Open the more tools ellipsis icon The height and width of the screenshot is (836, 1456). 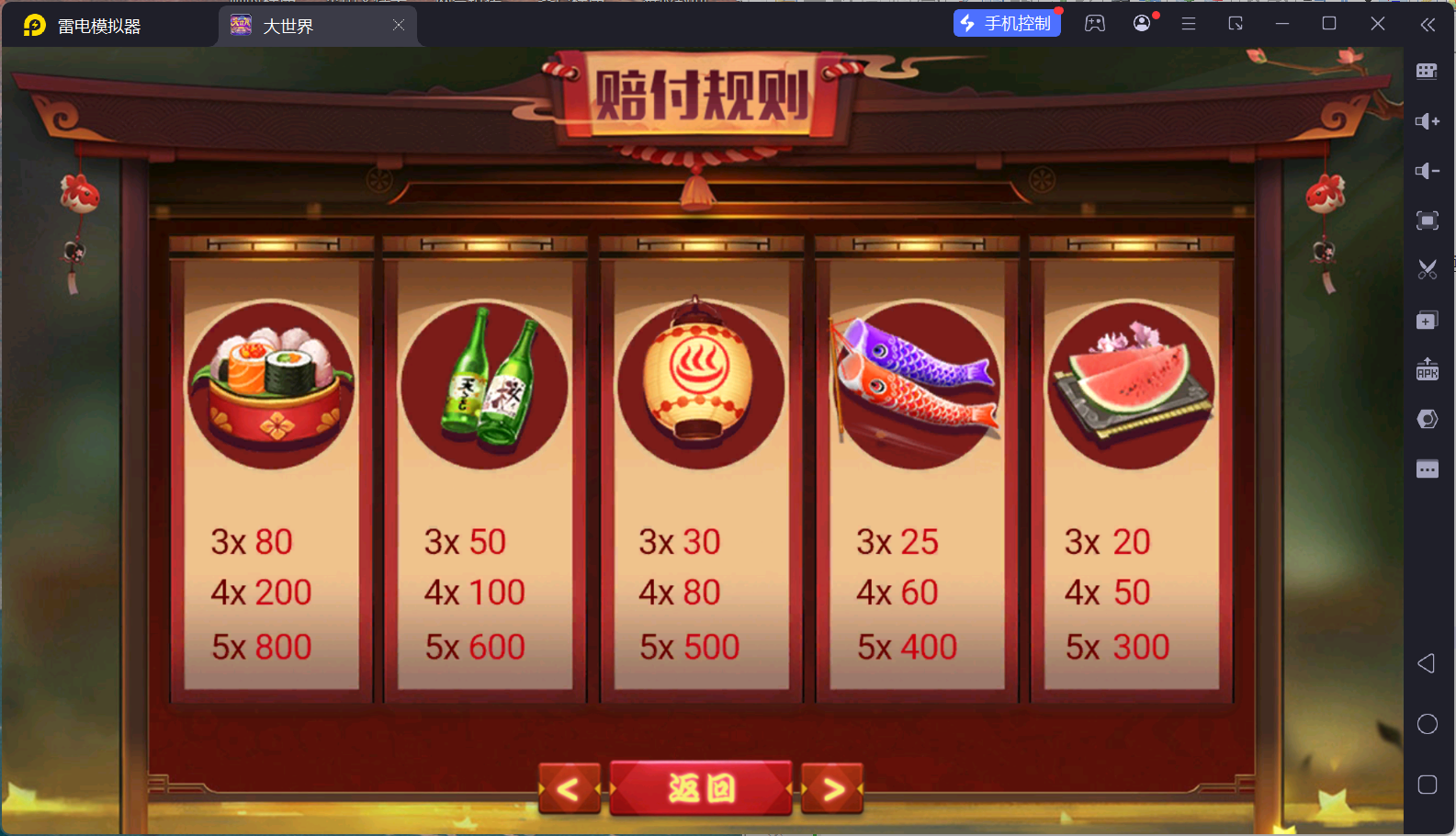[1428, 469]
